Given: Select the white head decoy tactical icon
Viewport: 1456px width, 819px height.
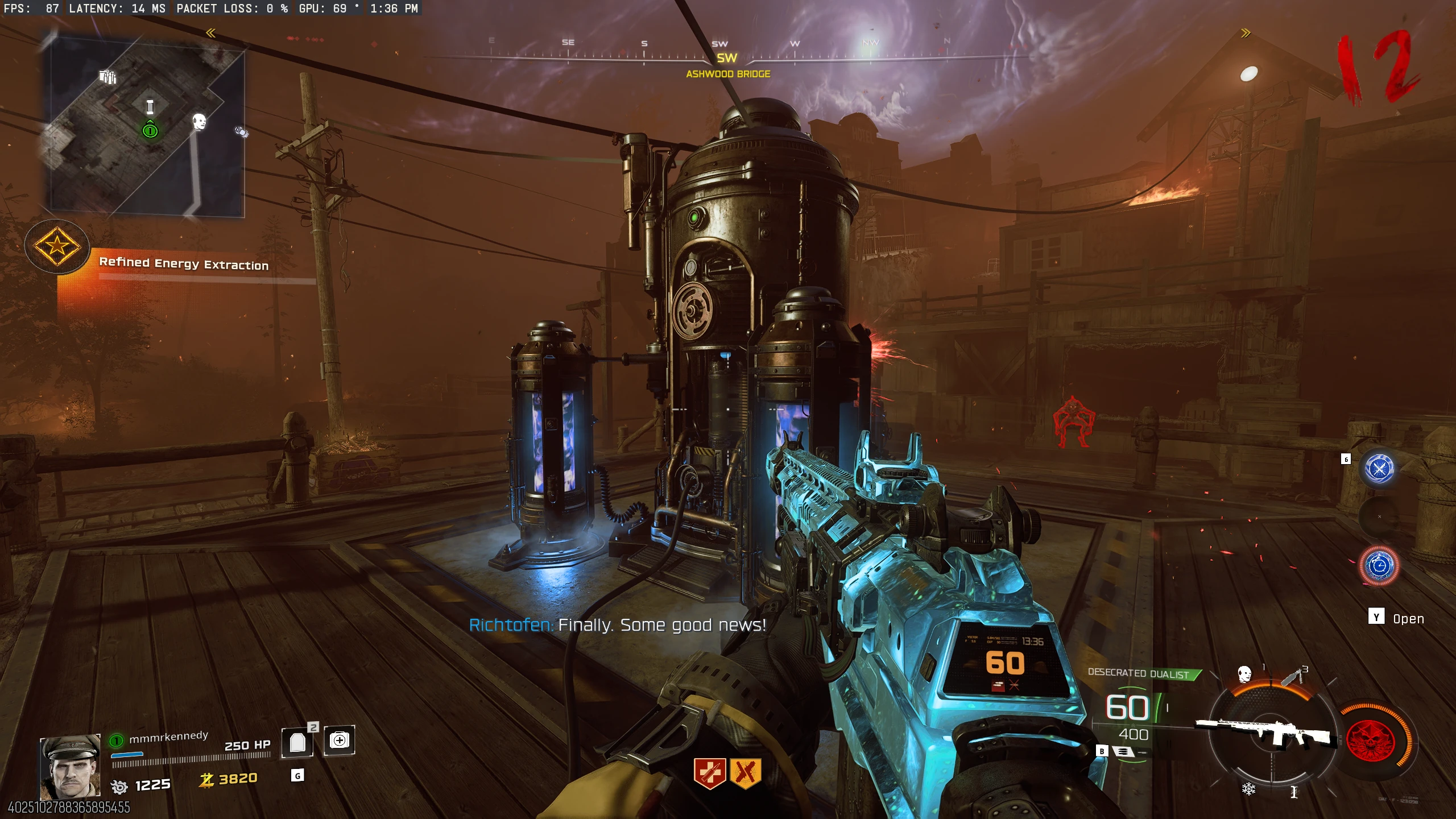Looking at the screenshot, I should pyautogui.click(x=1244, y=675).
